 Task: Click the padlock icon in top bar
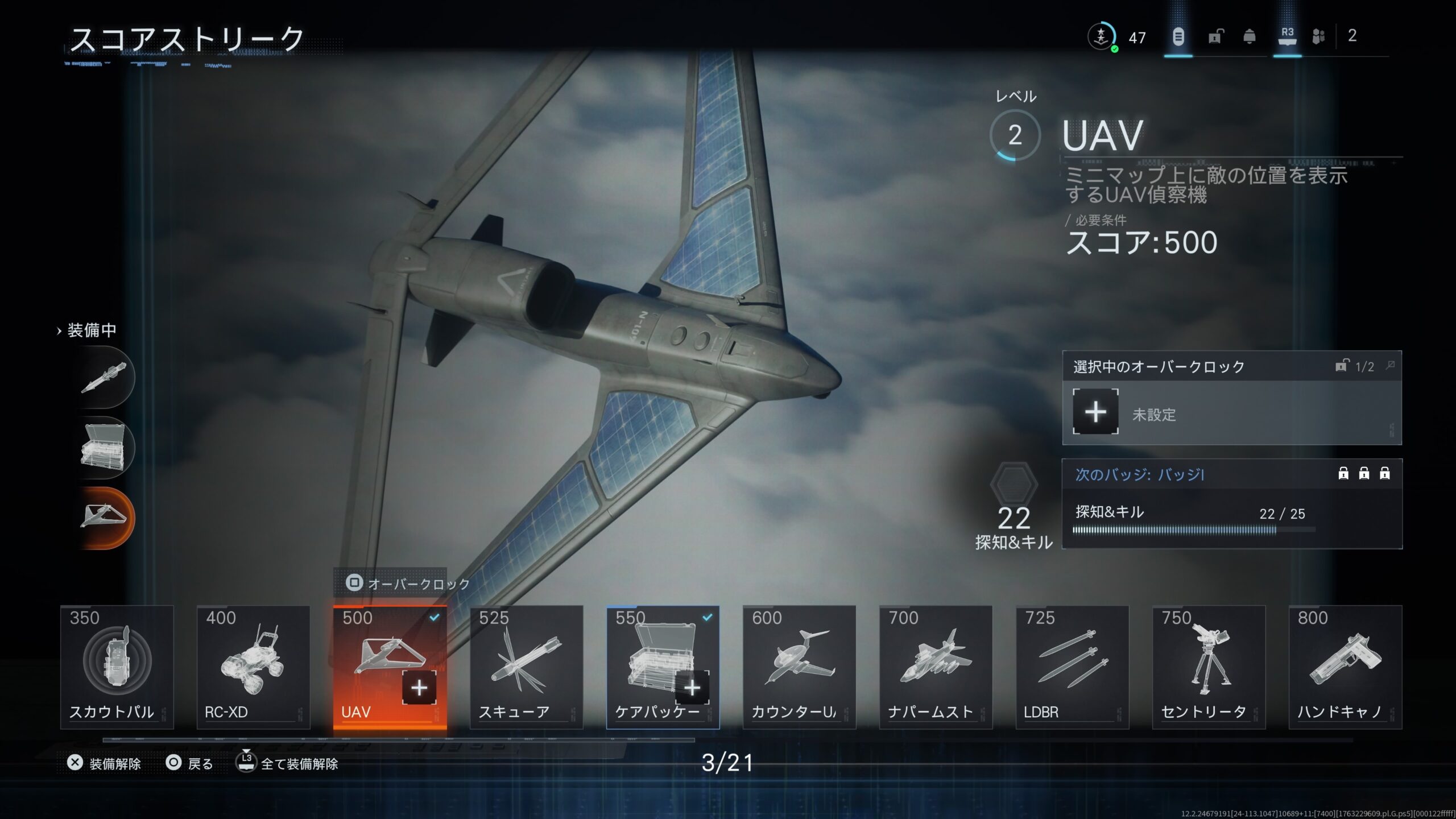tap(1215, 37)
